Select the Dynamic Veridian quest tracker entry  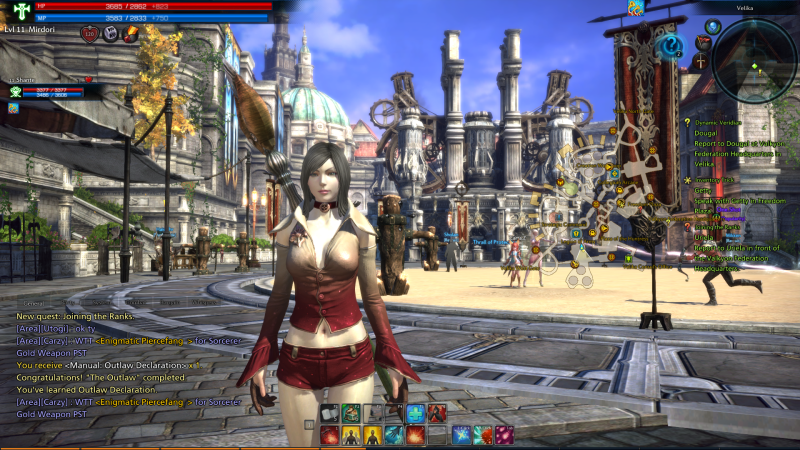719,122
